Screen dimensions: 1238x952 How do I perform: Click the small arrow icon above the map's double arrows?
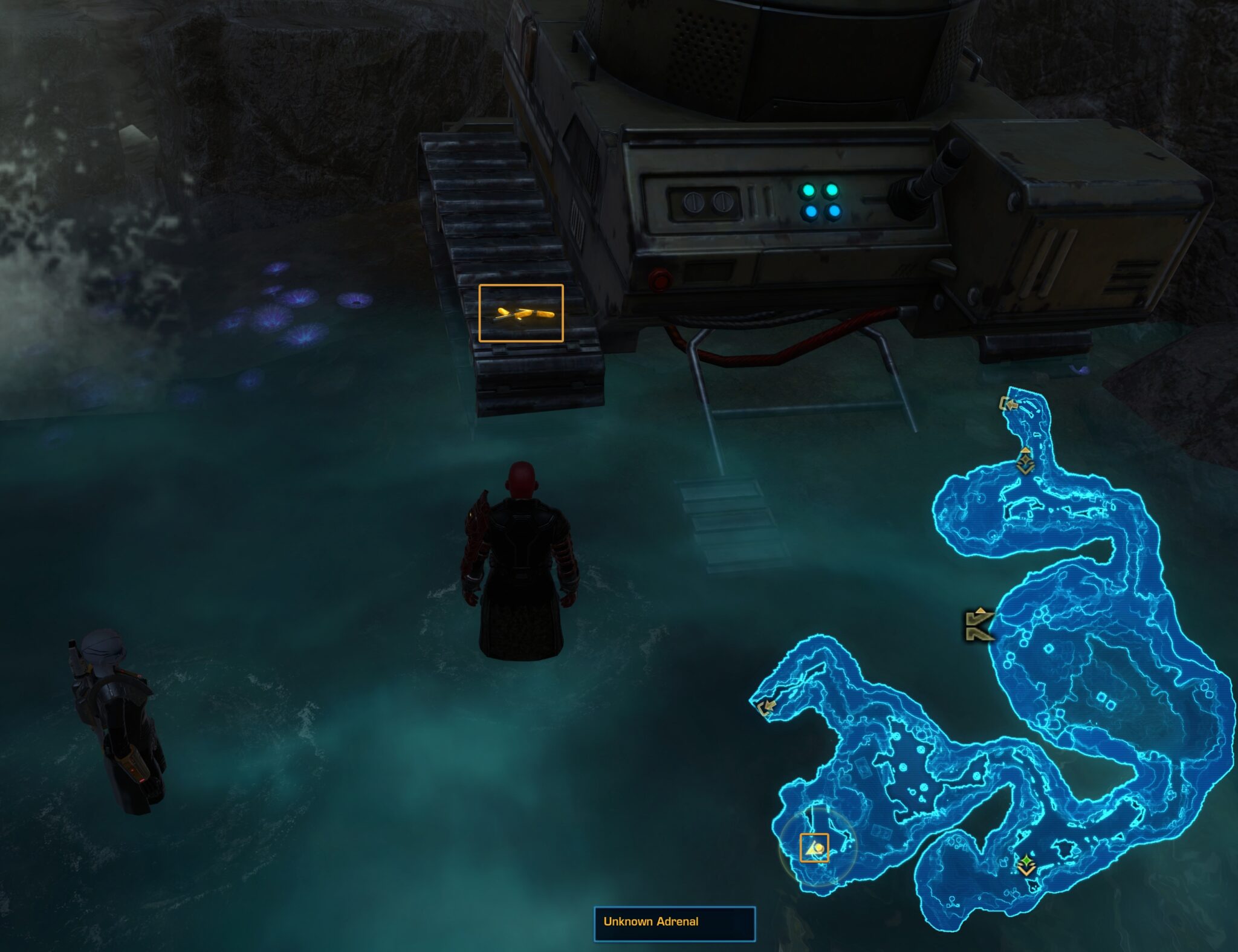[980, 610]
